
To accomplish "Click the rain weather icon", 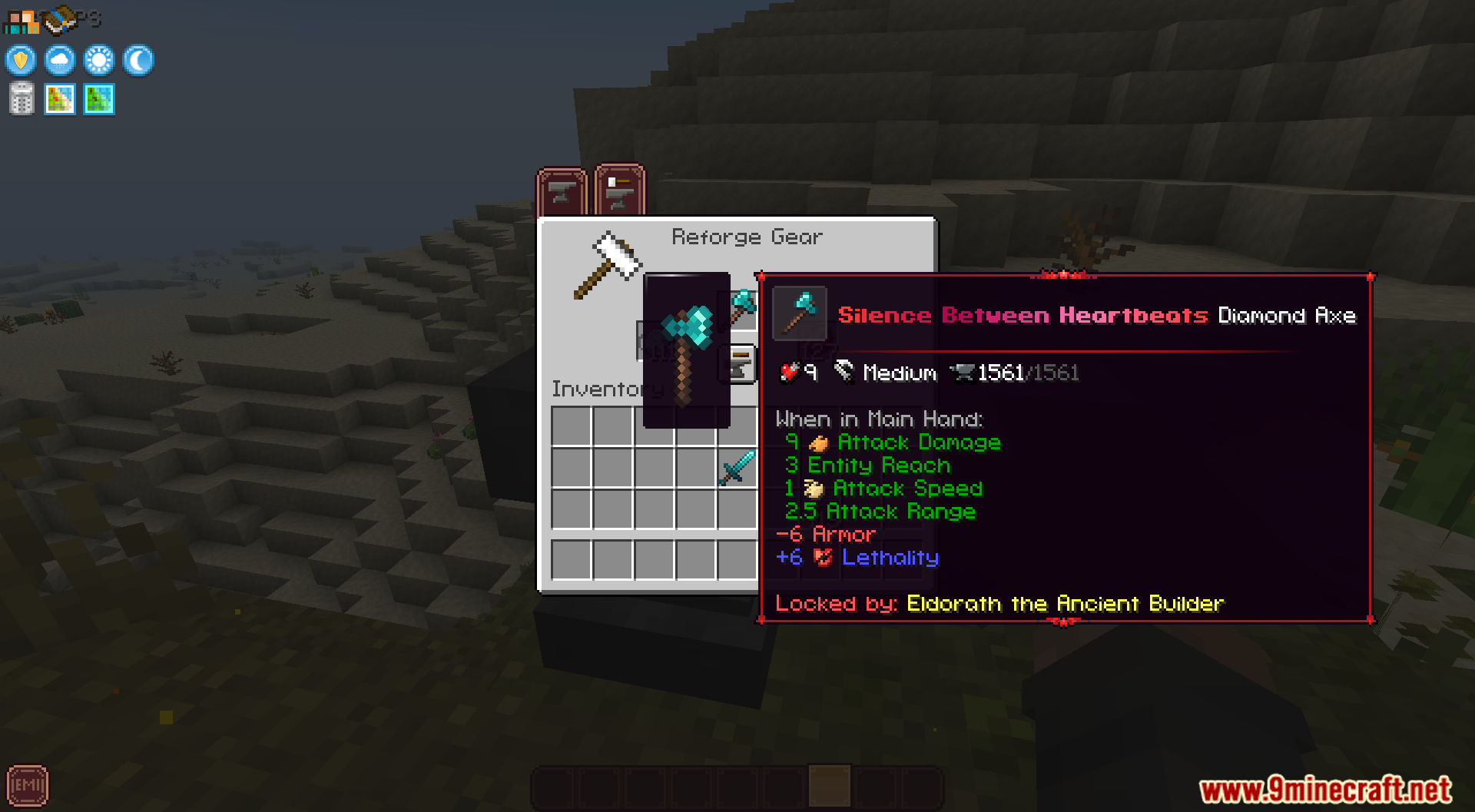I will pyautogui.click(x=59, y=61).
